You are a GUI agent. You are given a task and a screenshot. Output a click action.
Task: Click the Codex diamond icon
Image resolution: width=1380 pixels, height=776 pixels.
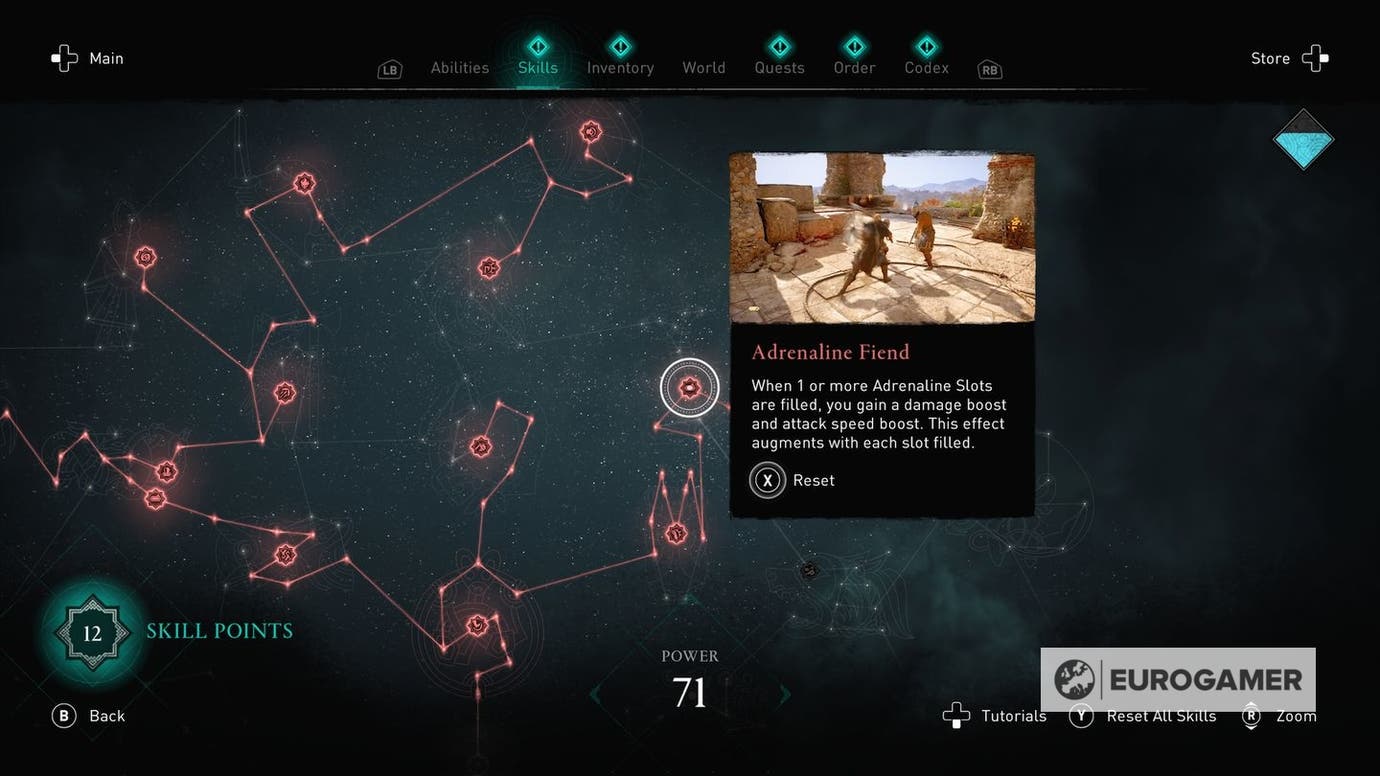(925, 45)
